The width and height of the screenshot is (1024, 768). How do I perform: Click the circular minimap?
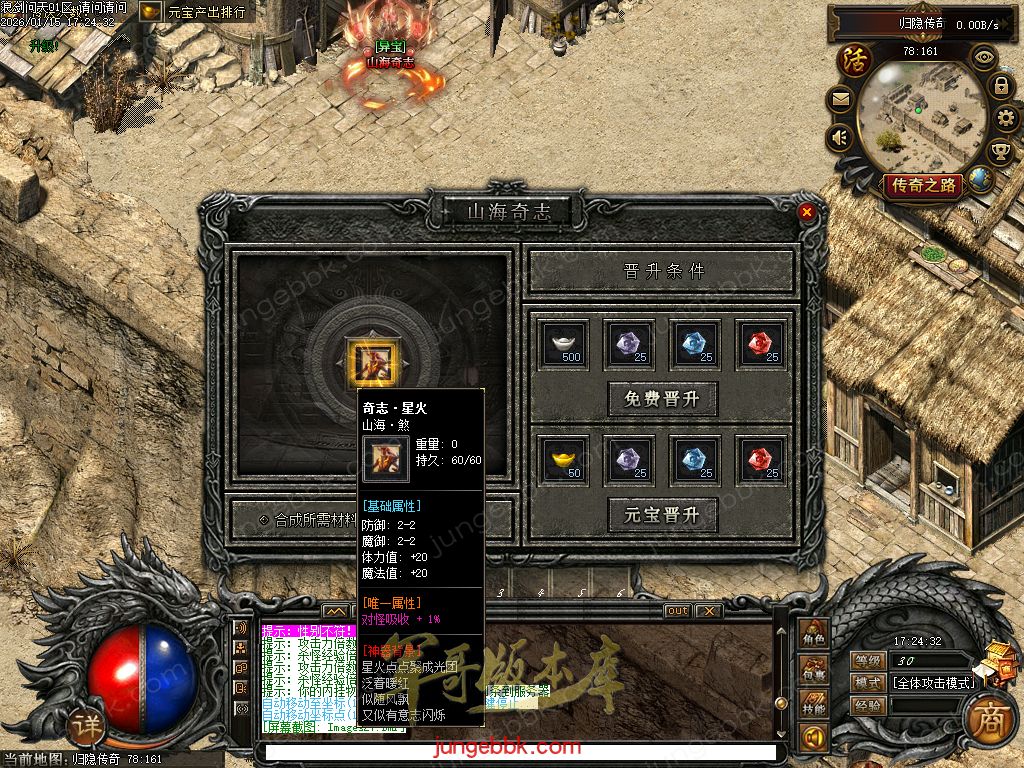pos(920,115)
